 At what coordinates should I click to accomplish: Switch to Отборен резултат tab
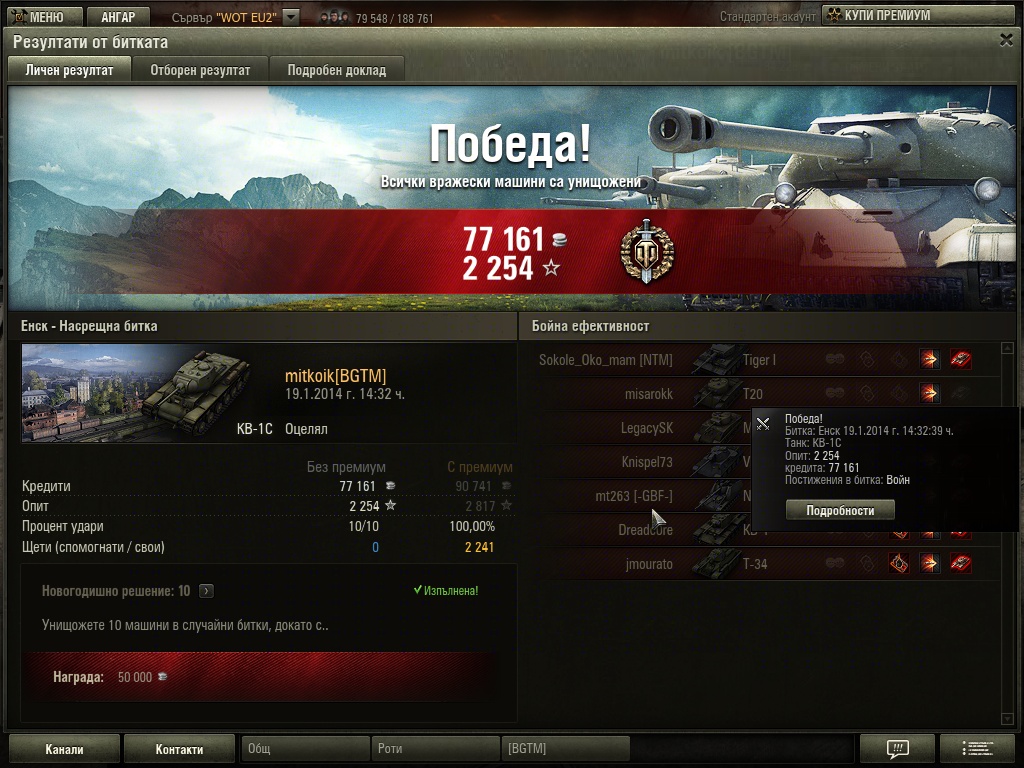tap(200, 70)
